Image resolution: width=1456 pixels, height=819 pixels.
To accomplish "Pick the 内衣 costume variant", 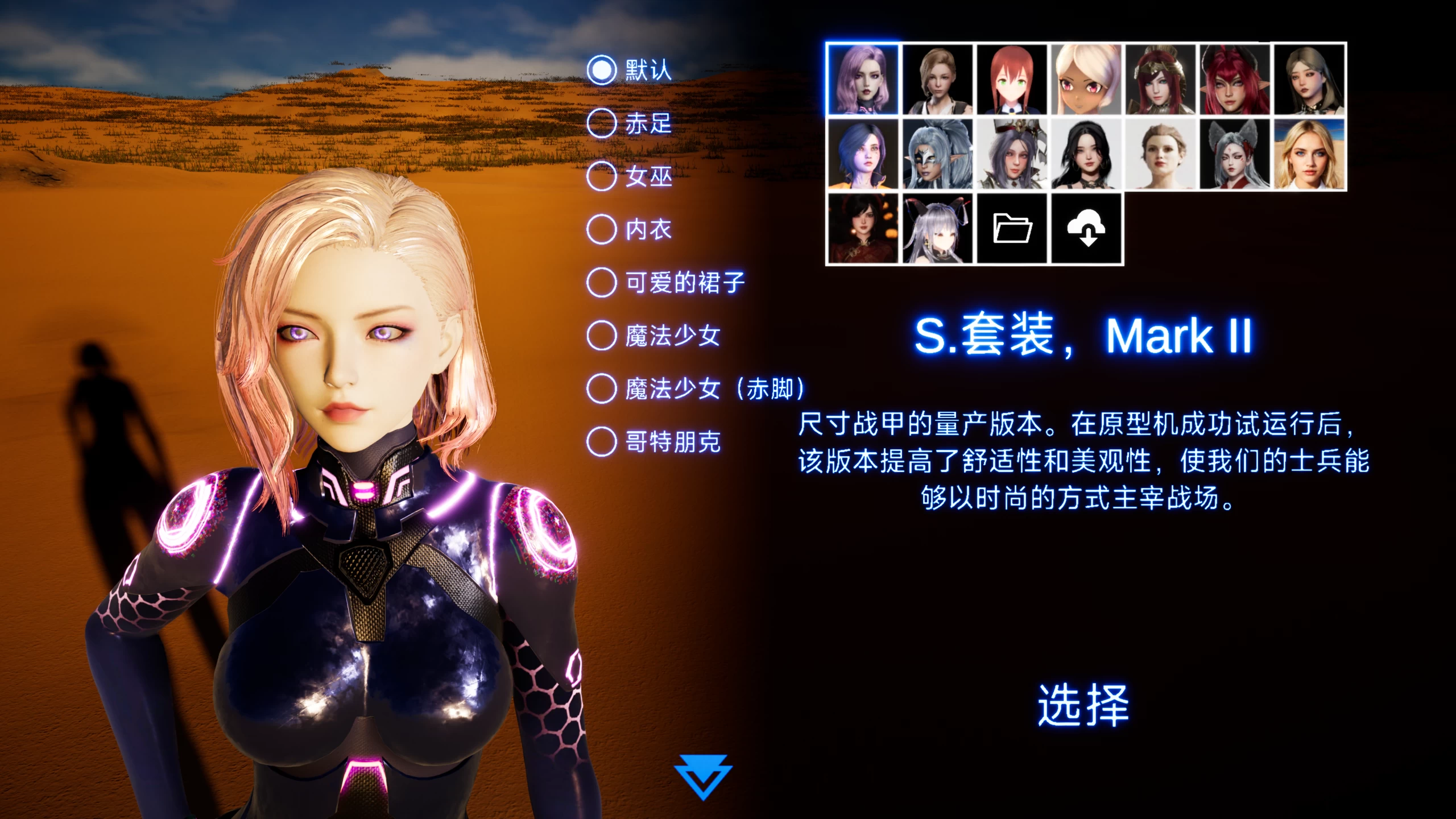I will (601, 231).
